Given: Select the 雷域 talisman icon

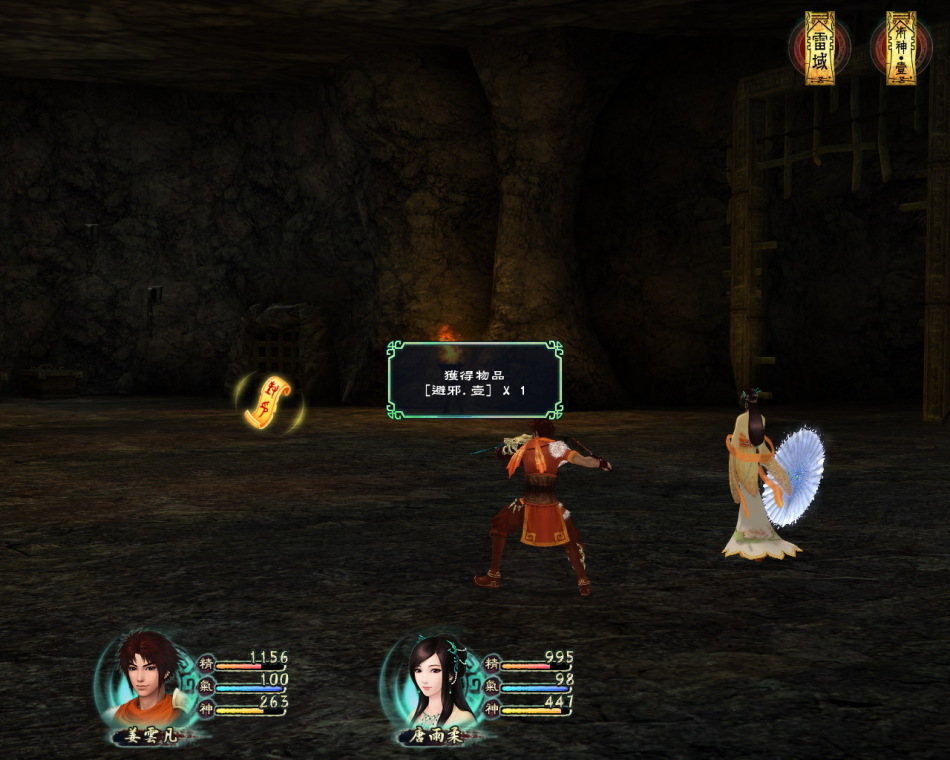Looking at the screenshot, I should tap(820, 48).
